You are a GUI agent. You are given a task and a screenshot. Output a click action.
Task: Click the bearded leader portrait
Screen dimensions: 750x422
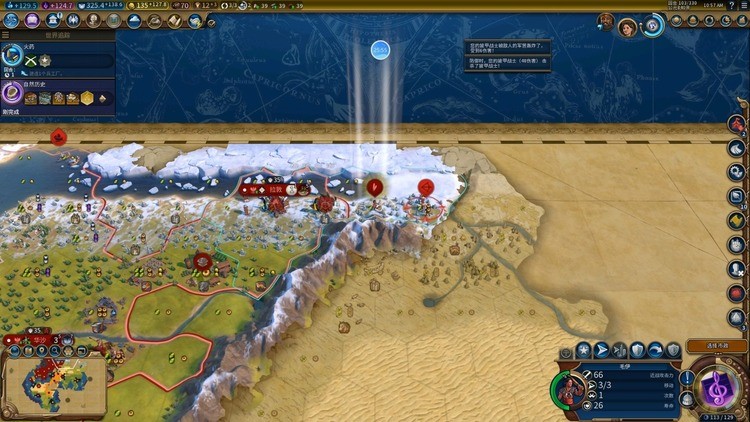coord(606,20)
